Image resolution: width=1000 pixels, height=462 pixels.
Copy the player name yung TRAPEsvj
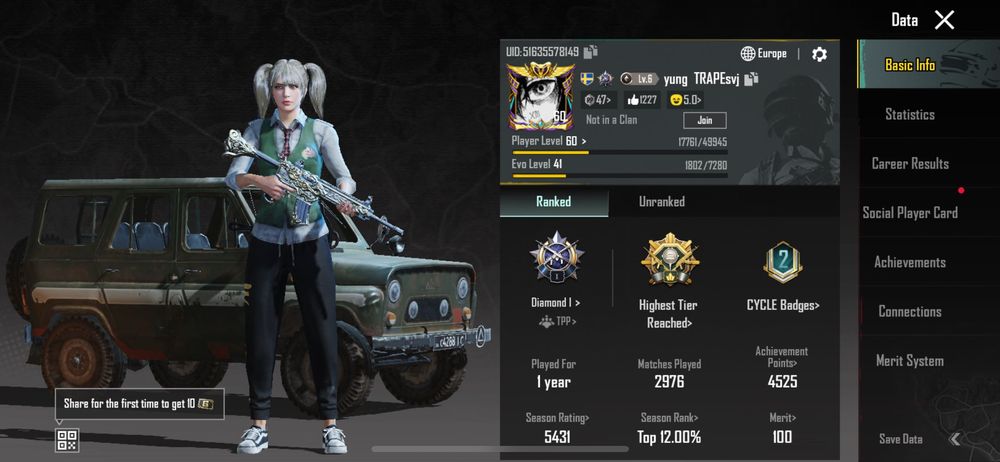pyautogui.click(x=751, y=79)
